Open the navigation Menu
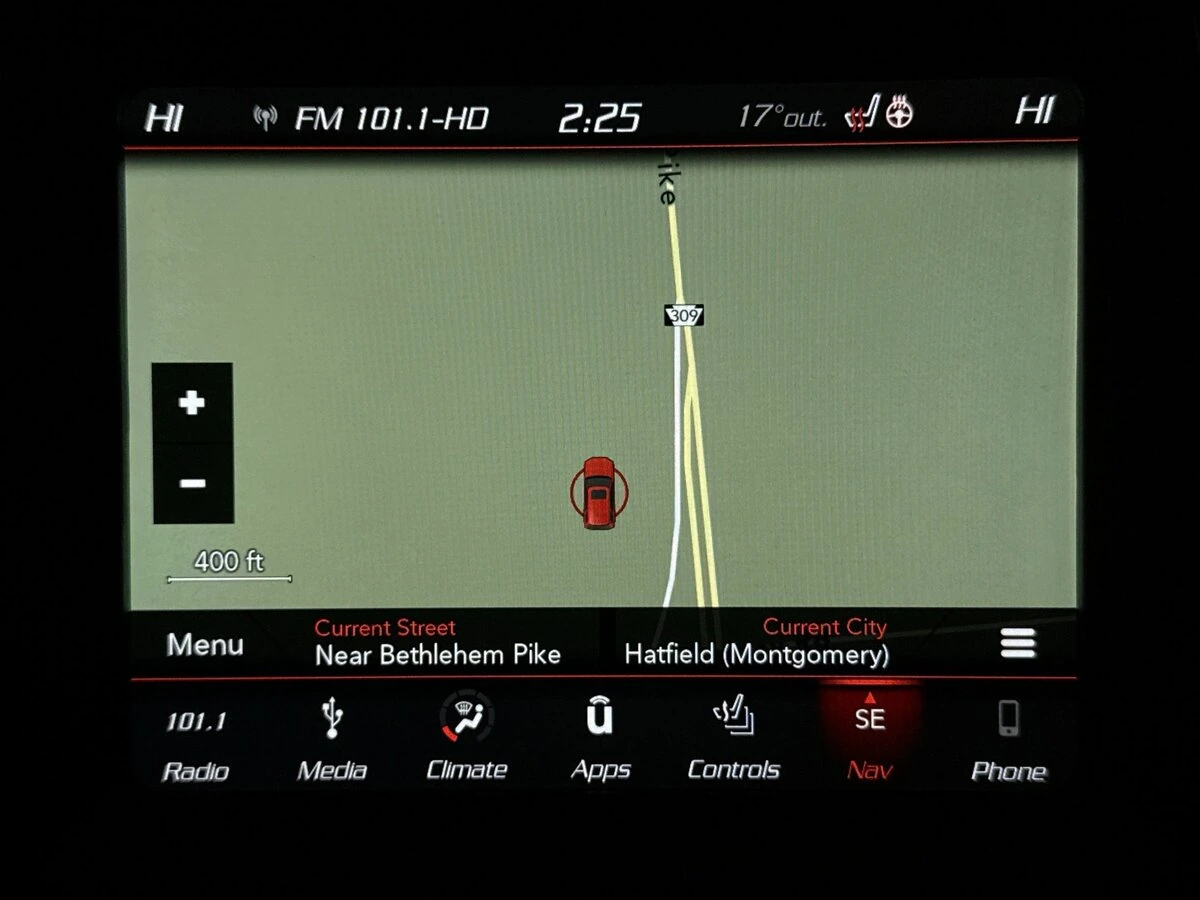Screen dimensions: 1200x900 point(205,645)
